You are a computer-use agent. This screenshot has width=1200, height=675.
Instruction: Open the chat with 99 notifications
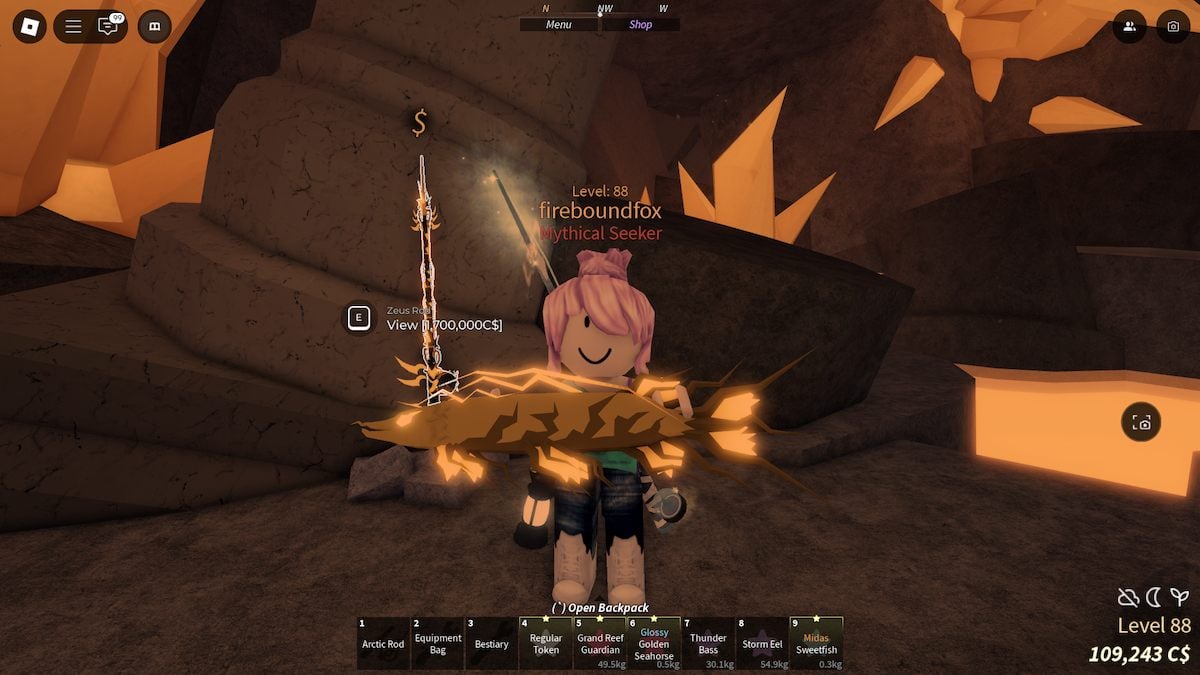coord(108,26)
